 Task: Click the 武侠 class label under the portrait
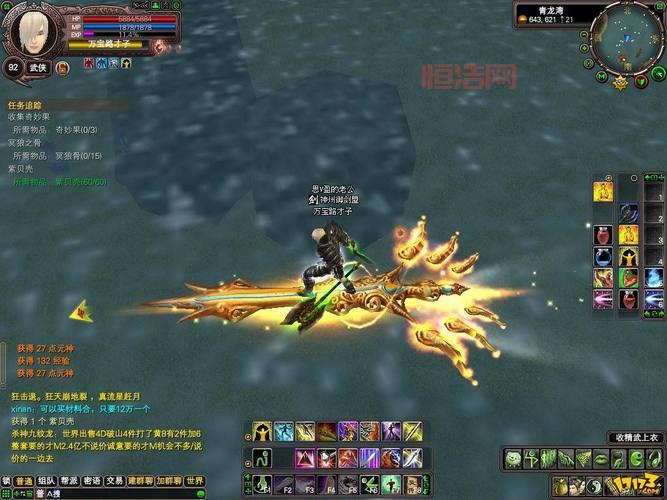(x=38, y=67)
